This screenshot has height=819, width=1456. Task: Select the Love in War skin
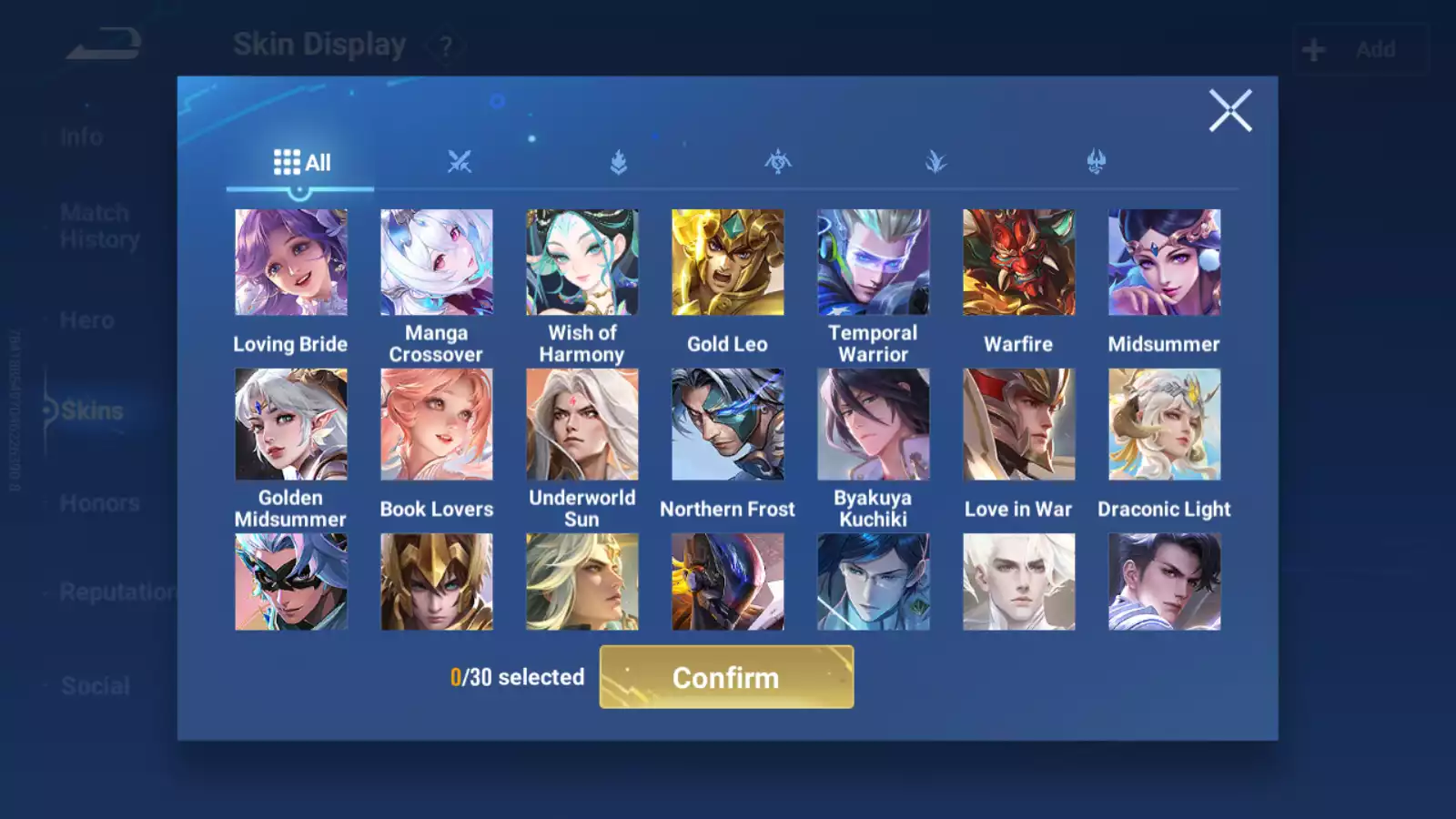coord(1019,424)
